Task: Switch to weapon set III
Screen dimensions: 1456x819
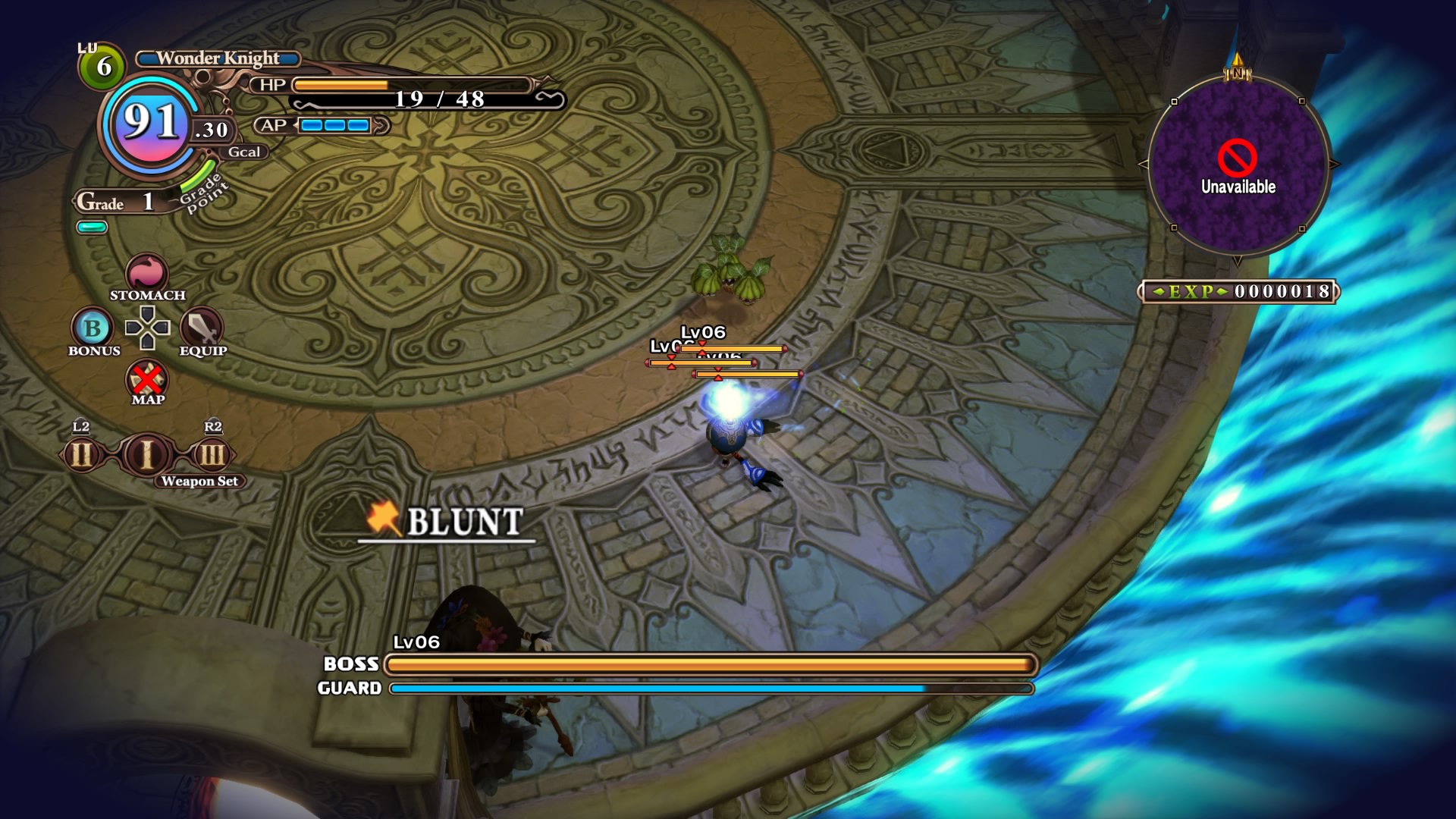Action: tap(212, 455)
